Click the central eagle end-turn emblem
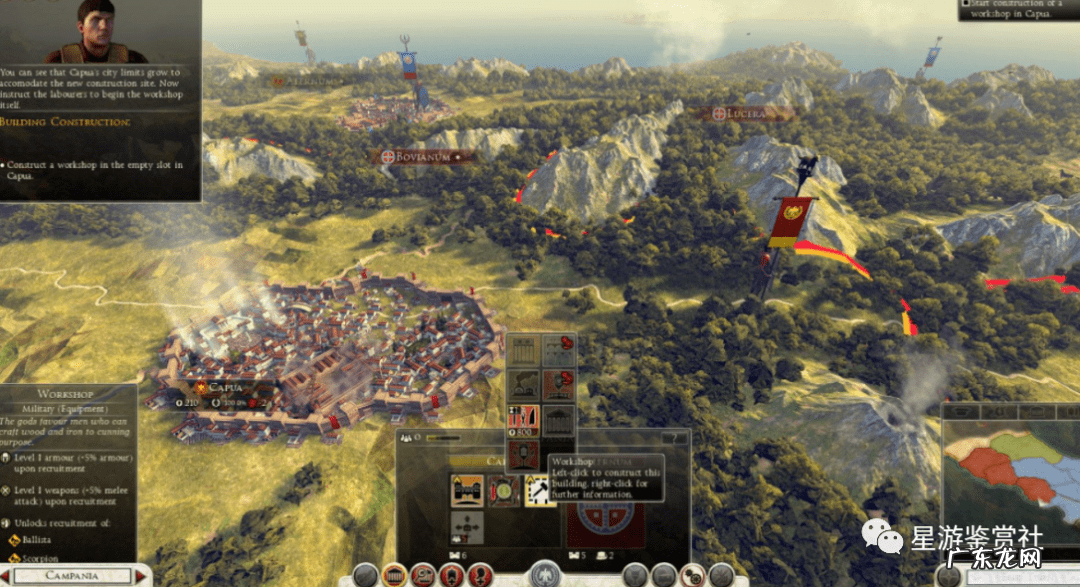 click(544, 574)
